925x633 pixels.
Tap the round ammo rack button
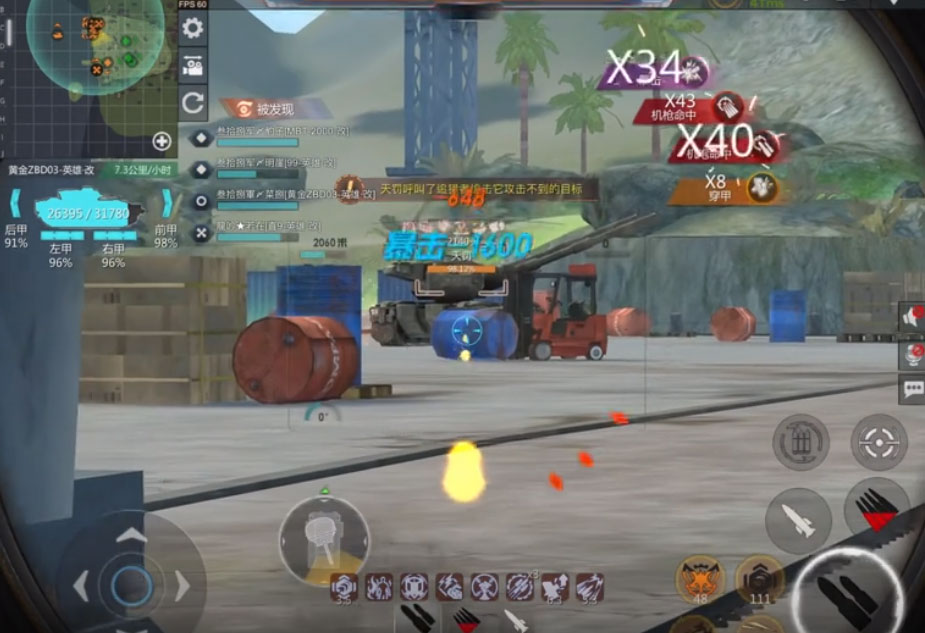tap(800, 441)
